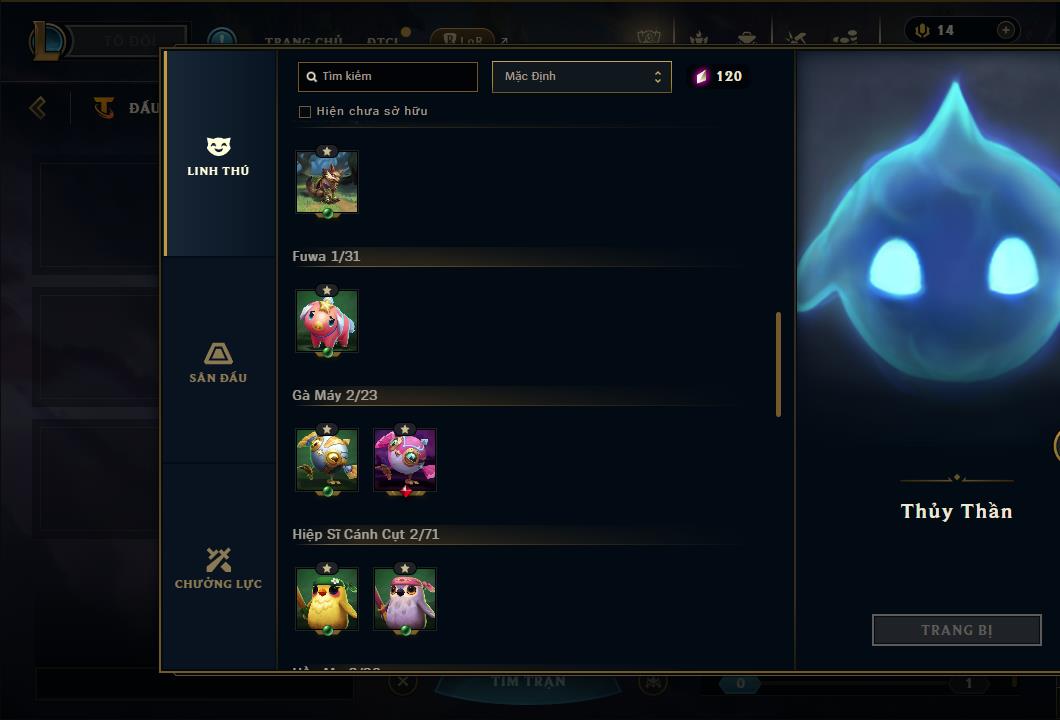Select the yellow penguin with green bandana
Image resolution: width=1060 pixels, height=720 pixels.
click(x=327, y=599)
